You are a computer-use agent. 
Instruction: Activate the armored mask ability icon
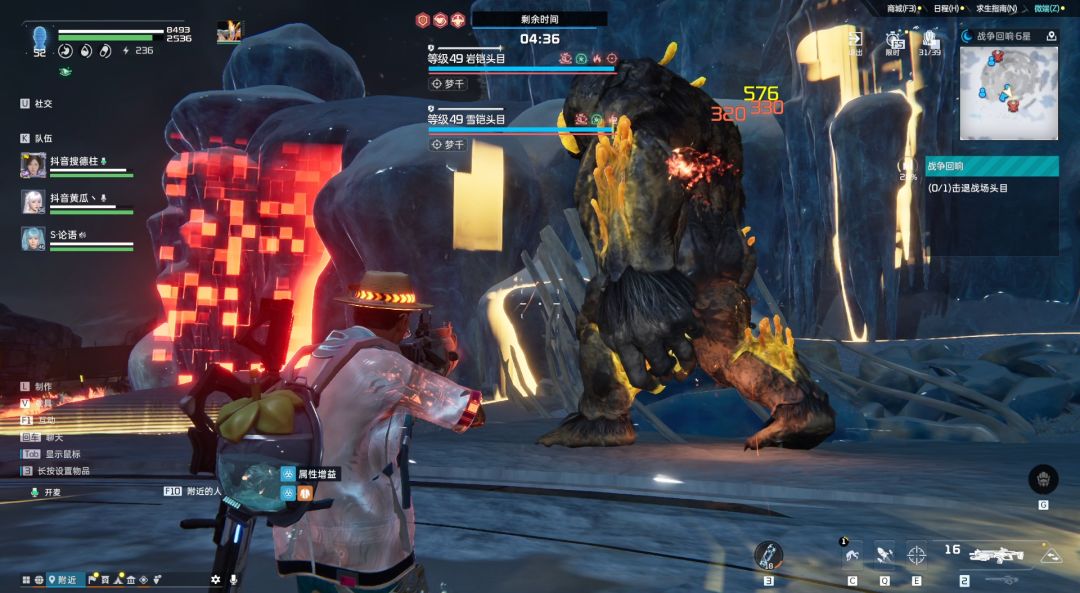click(x=1043, y=479)
